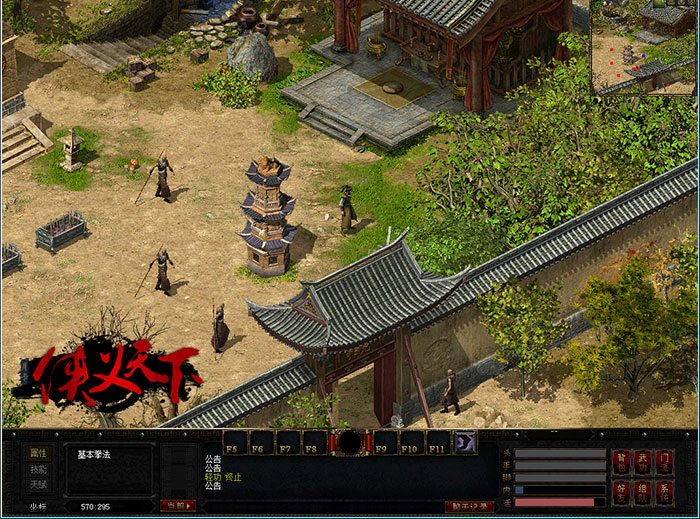
Task: Open the 属性 attributes tab
Action: 38,453
